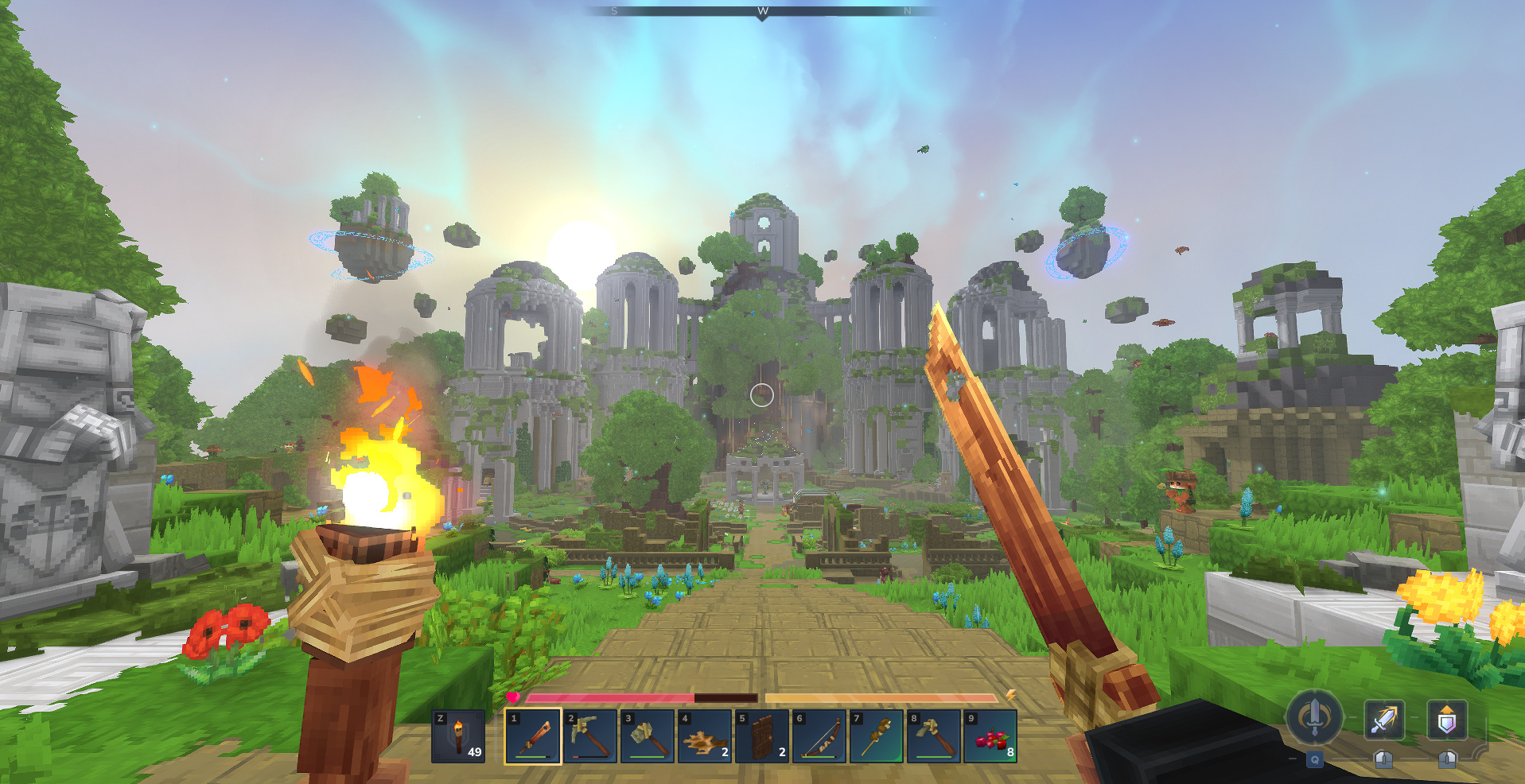Select the pickaxe in hotbar slot 2
This screenshot has width=1525, height=784.
pyautogui.click(x=589, y=736)
